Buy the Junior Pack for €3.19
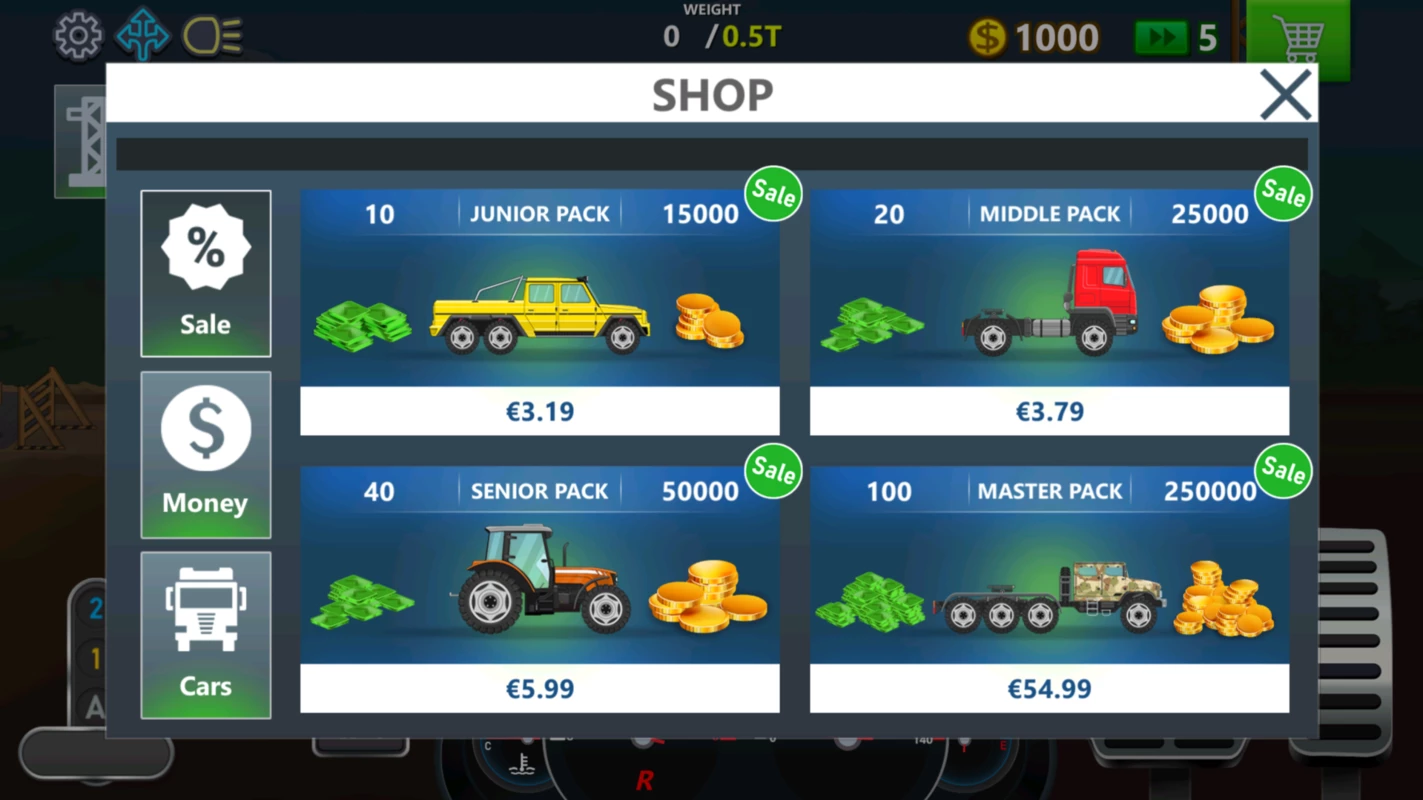1423x800 pixels. pyautogui.click(x=540, y=411)
